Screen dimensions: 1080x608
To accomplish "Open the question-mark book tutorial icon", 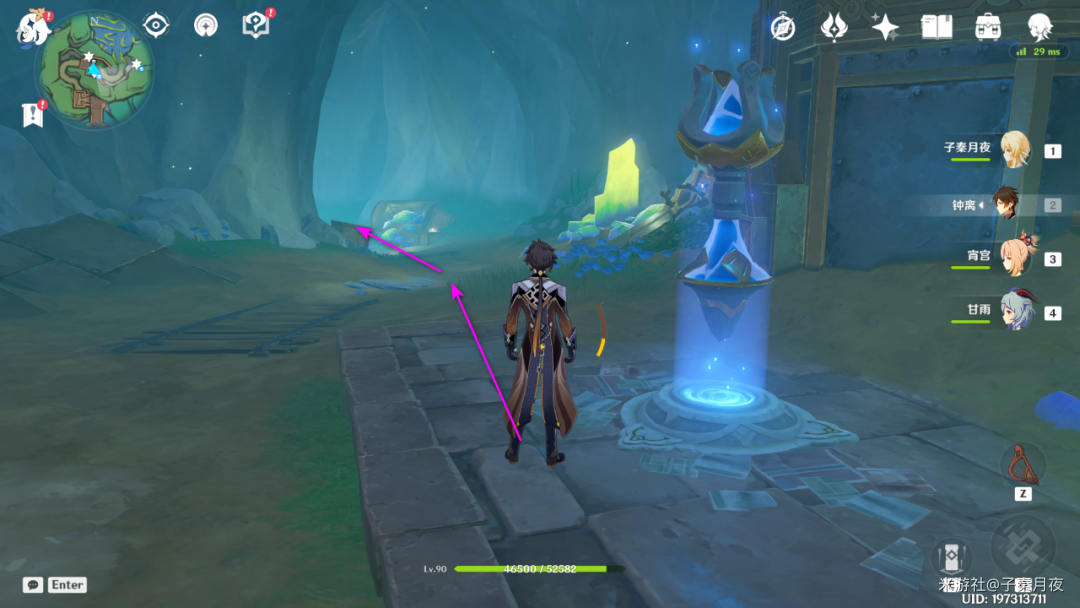I will click(x=256, y=25).
